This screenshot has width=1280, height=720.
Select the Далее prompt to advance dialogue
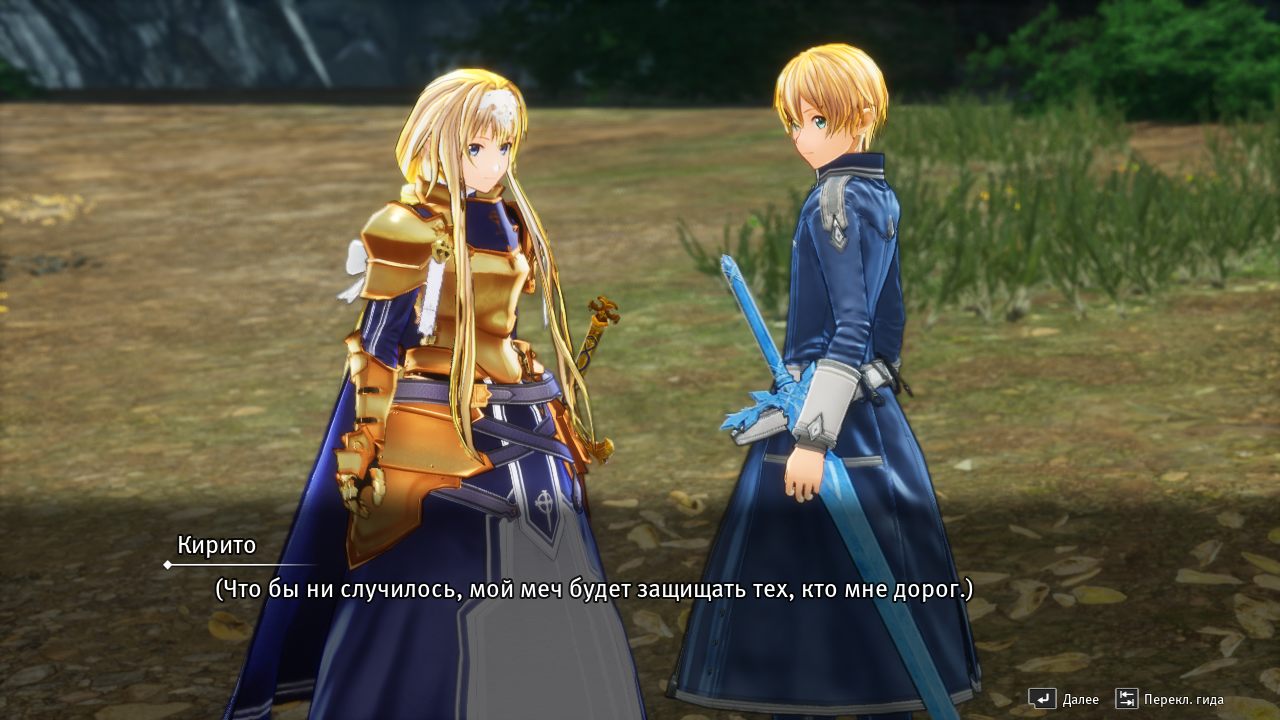[1080, 699]
